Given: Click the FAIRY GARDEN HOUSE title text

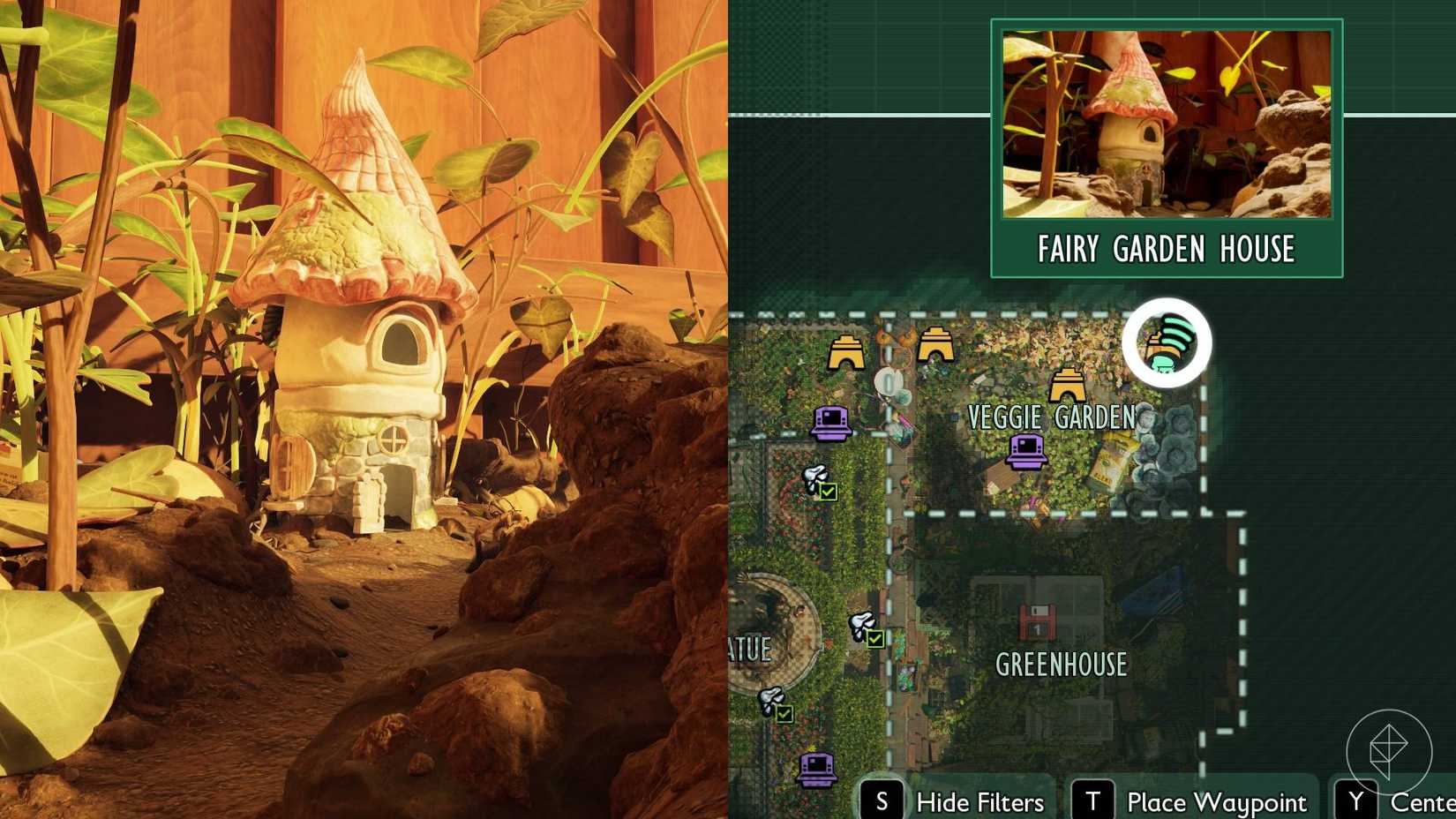Looking at the screenshot, I should coord(1167,249).
